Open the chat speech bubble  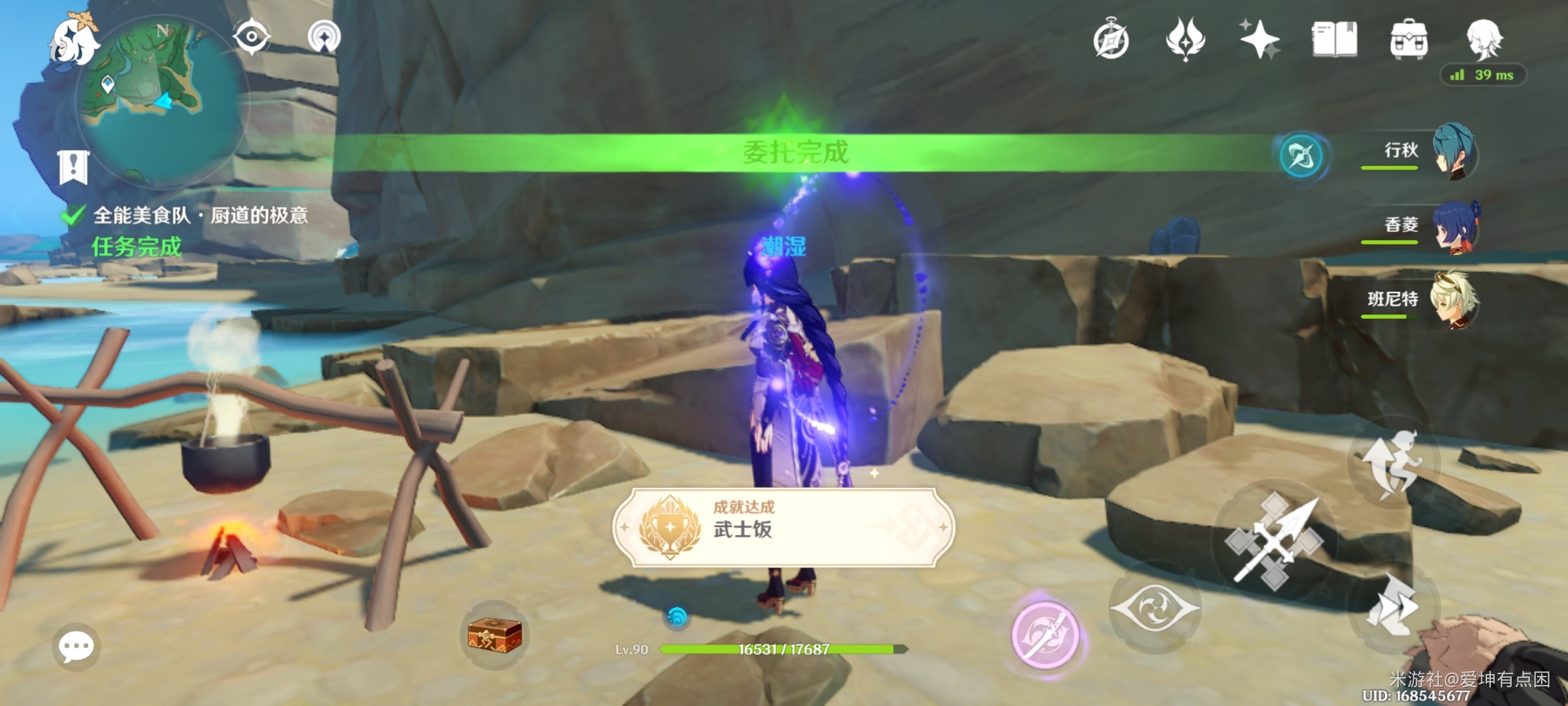click(76, 647)
